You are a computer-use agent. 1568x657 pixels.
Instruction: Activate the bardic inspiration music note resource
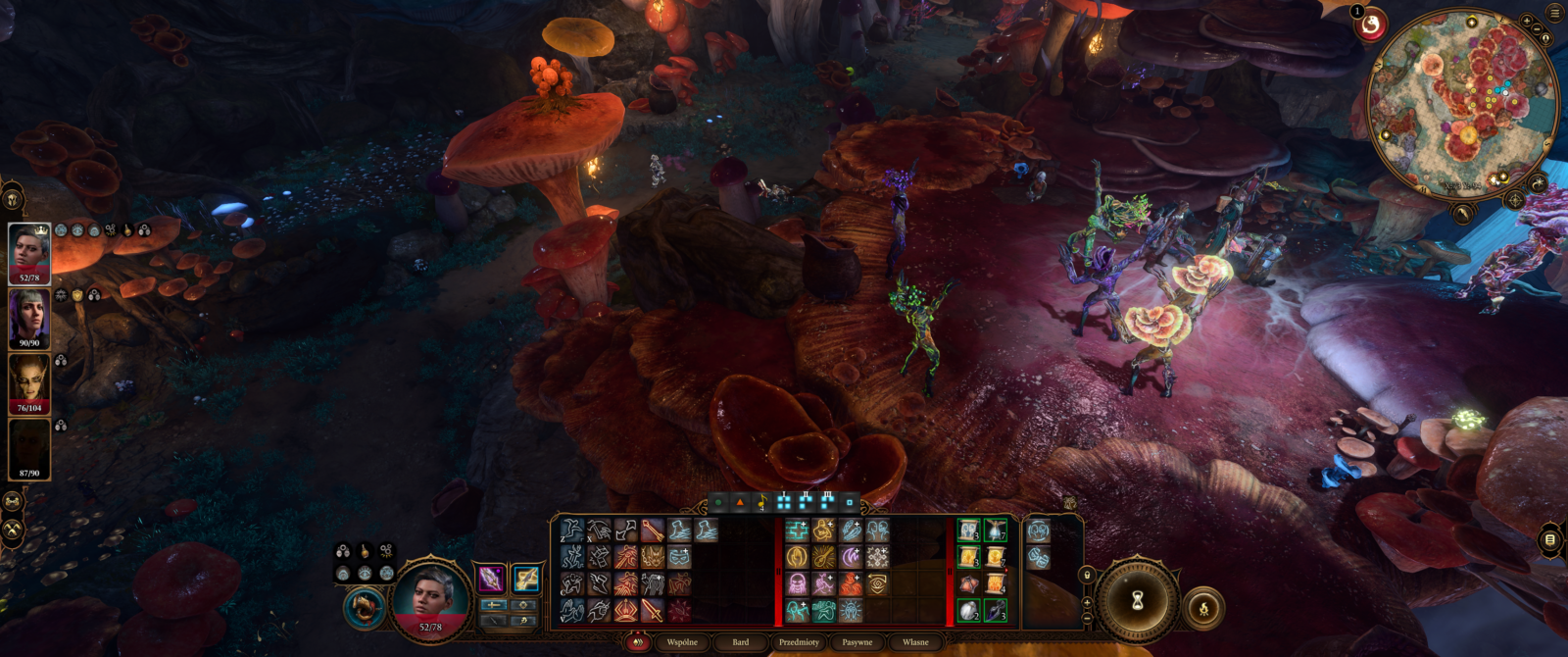(x=761, y=503)
